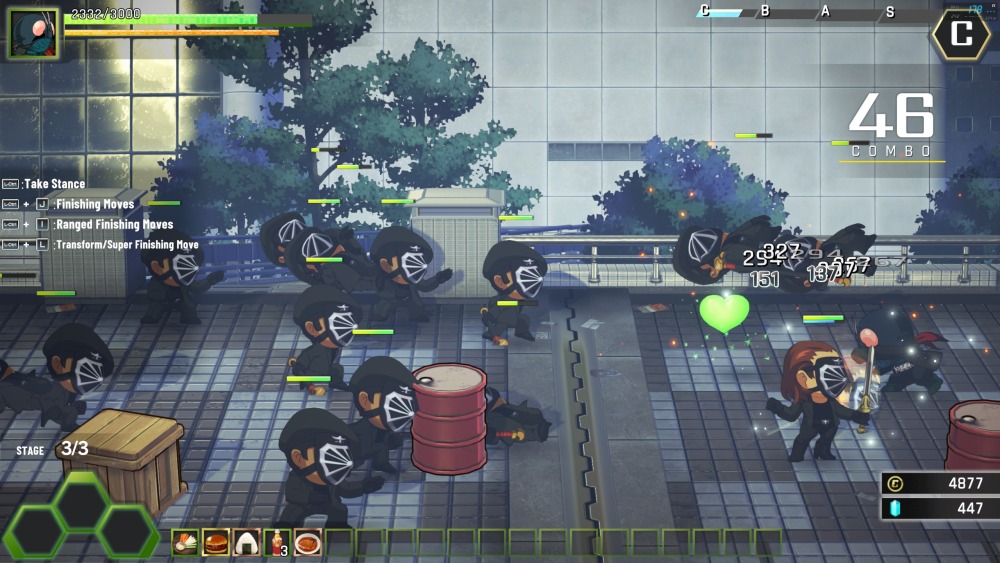Screen dimensions: 1000x563
Task: Click the masked rider character portrait
Action: pyautogui.click(x=34, y=33)
